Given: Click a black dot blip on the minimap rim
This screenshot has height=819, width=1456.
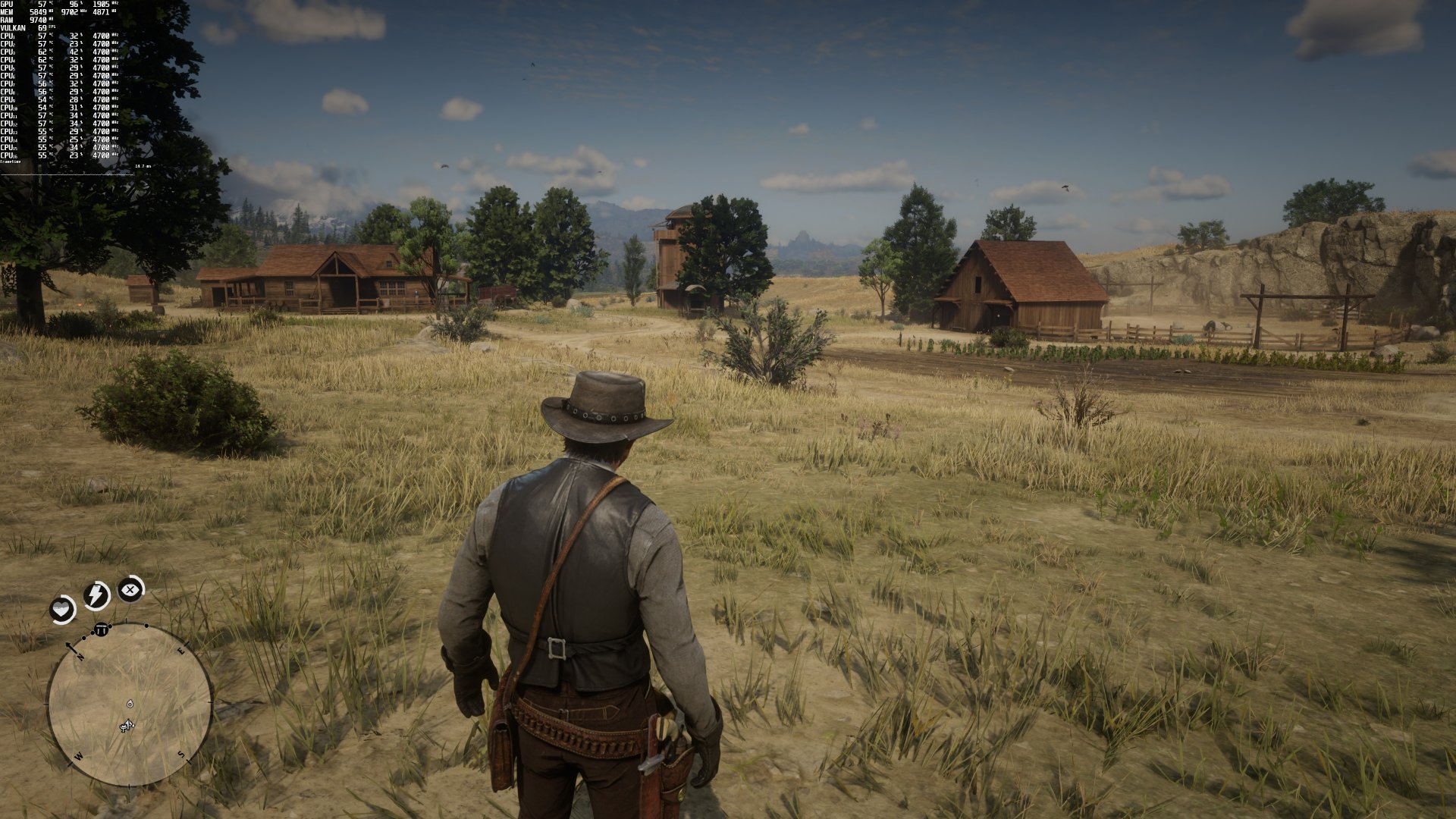Looking at the screenshot, I should 146,626.
